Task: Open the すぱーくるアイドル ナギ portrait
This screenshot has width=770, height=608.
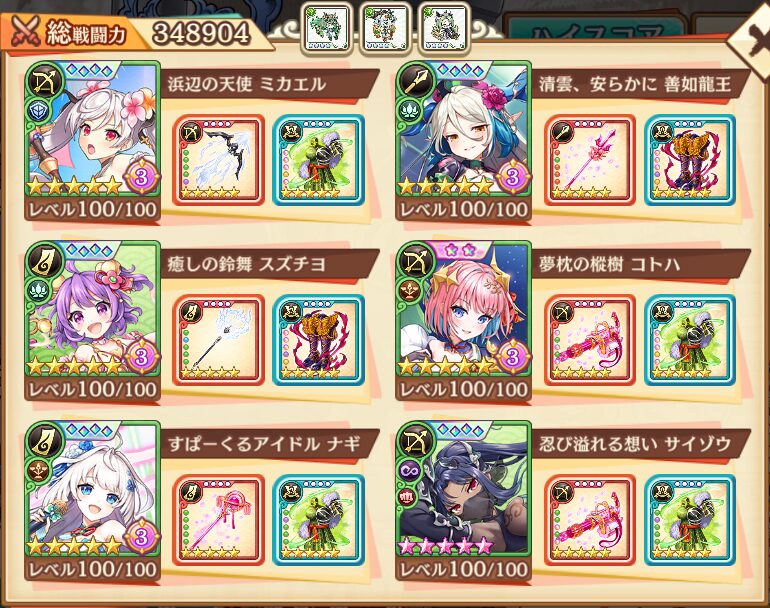Action: coord(92,490)
